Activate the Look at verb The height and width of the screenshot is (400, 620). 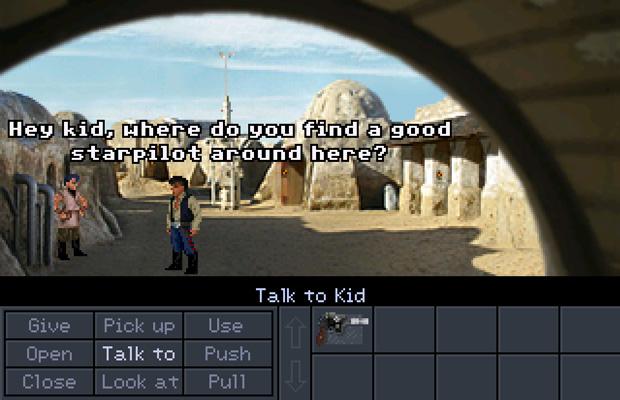click(139, 381)
